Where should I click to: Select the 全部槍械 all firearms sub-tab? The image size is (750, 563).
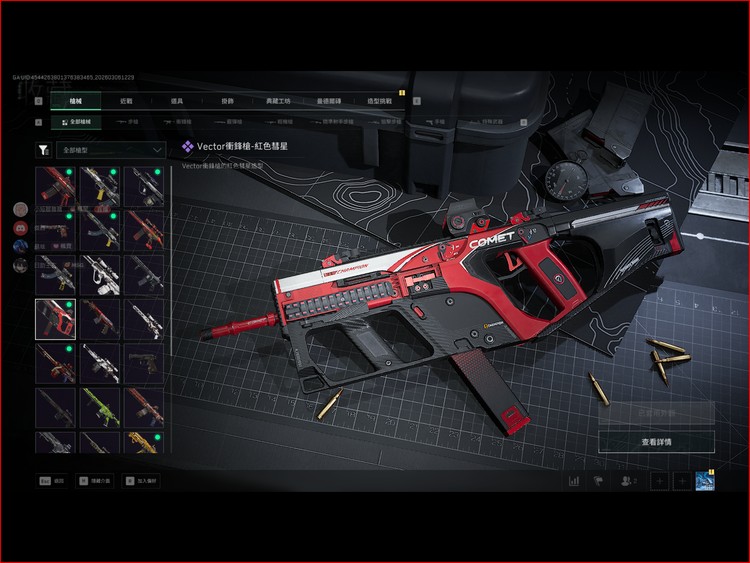tap(76, 122)
